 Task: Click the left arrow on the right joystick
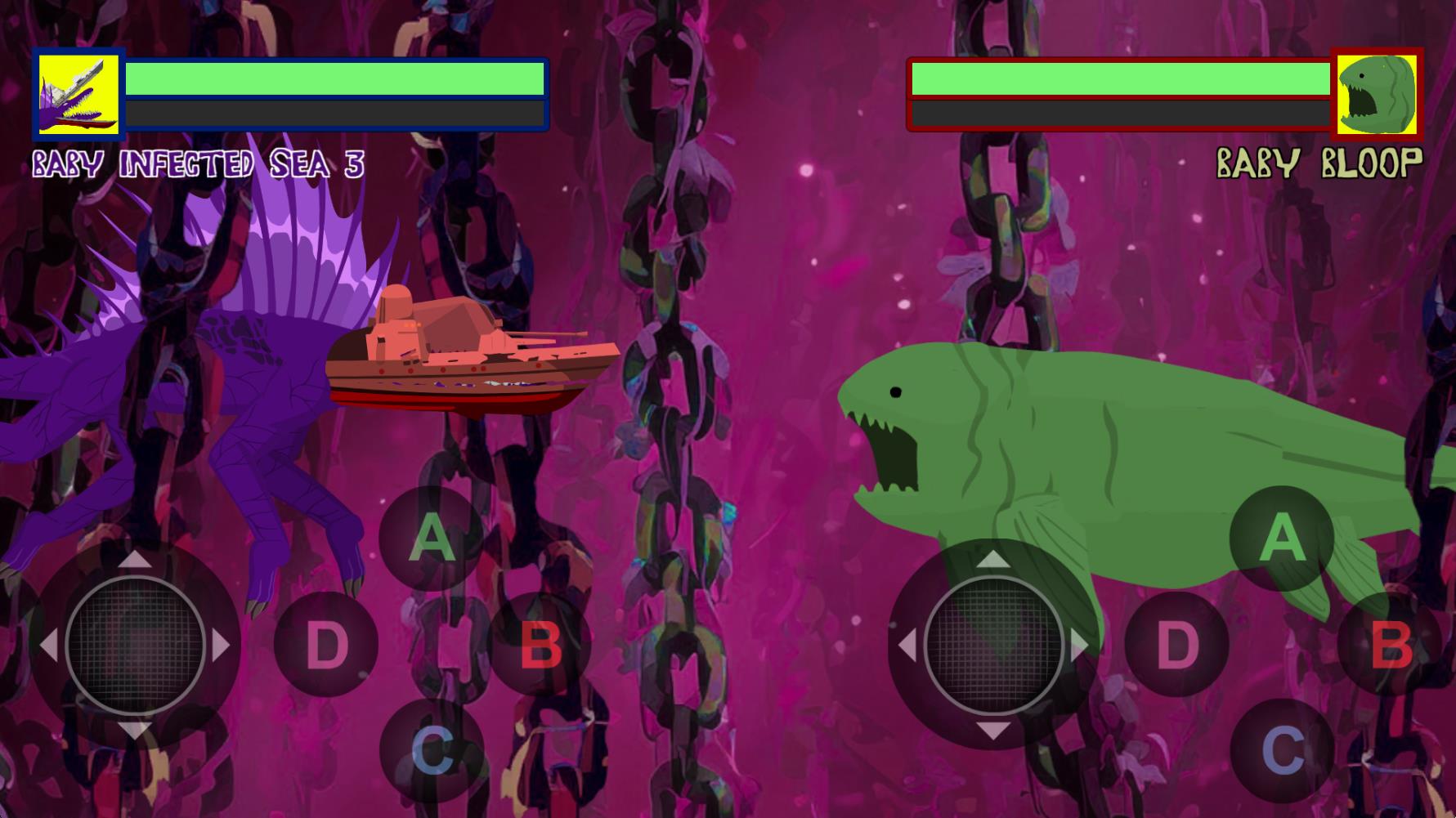click(907, 646)
